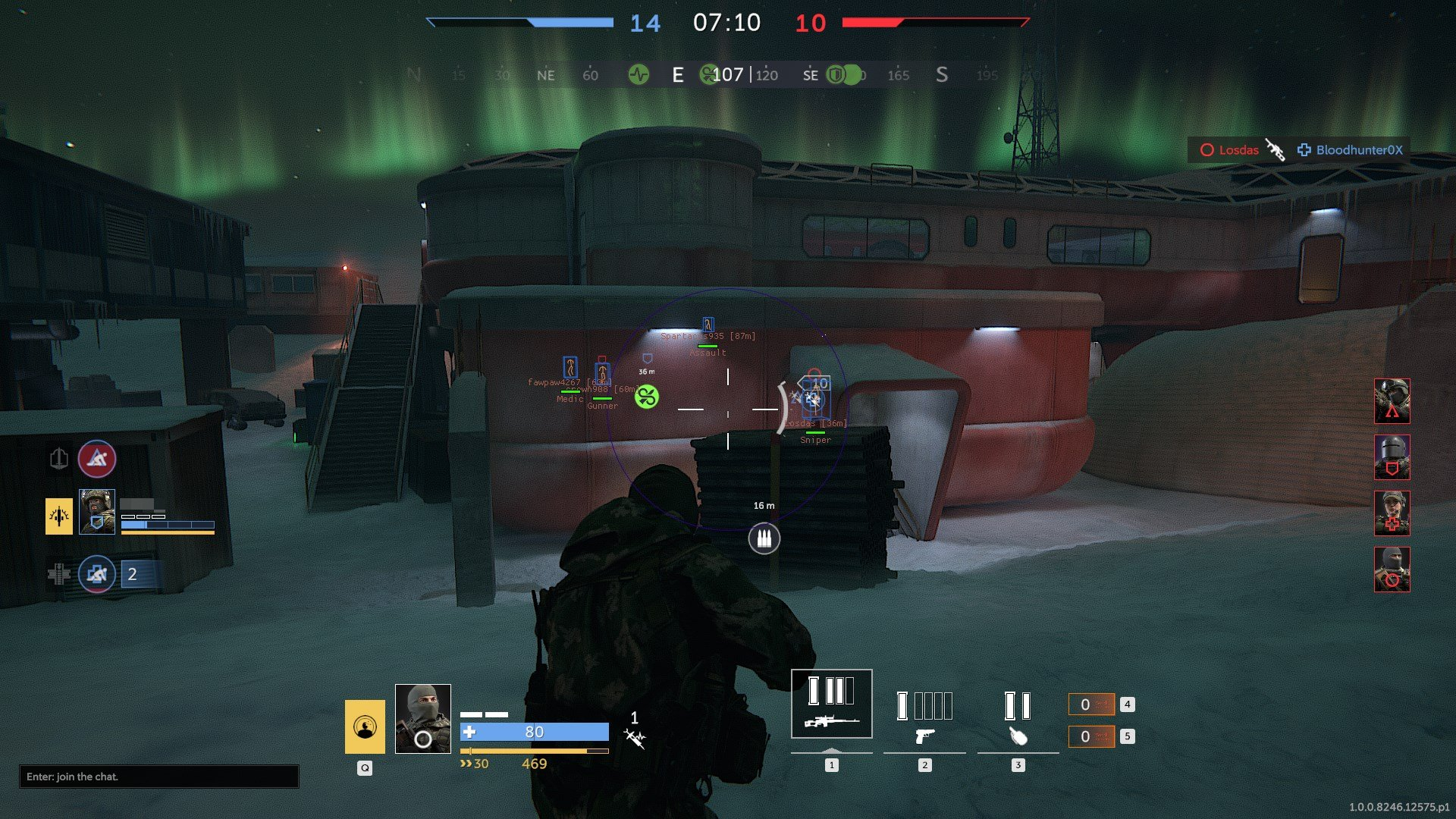Select the enemy medic portrait with cross
Viewport: 1456px width, 819px height.
[x=1392, y=513]
